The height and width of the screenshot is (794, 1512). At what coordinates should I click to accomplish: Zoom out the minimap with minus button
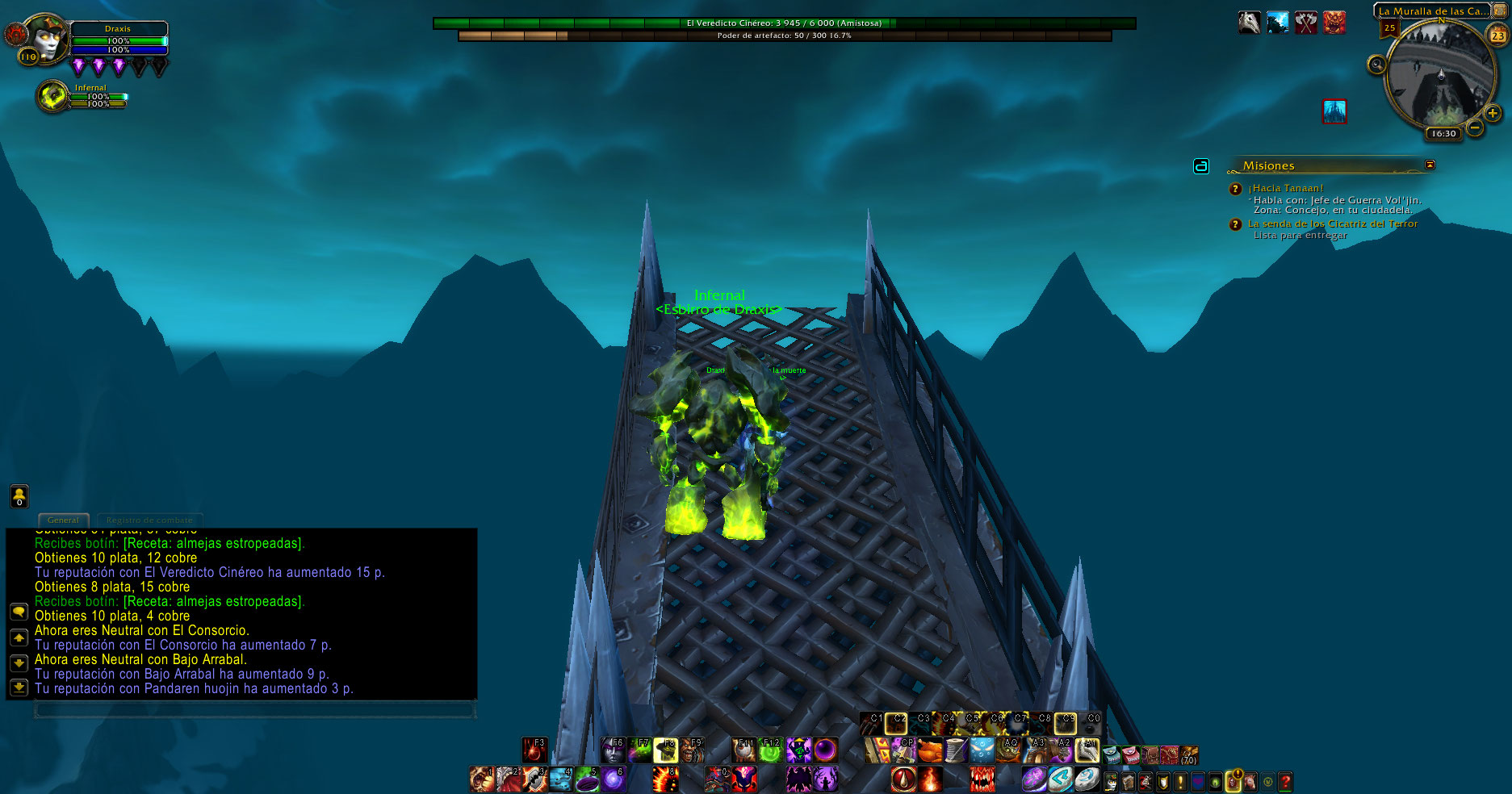(x=1475, y=127)
